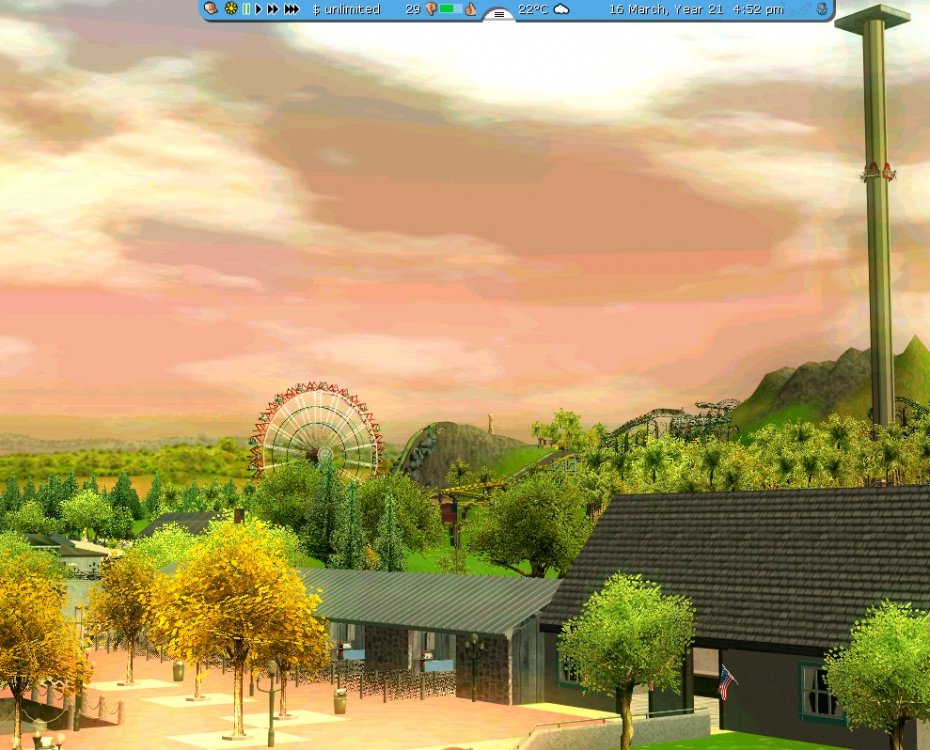Expand the top bar's center menu tab

[499, 14]
